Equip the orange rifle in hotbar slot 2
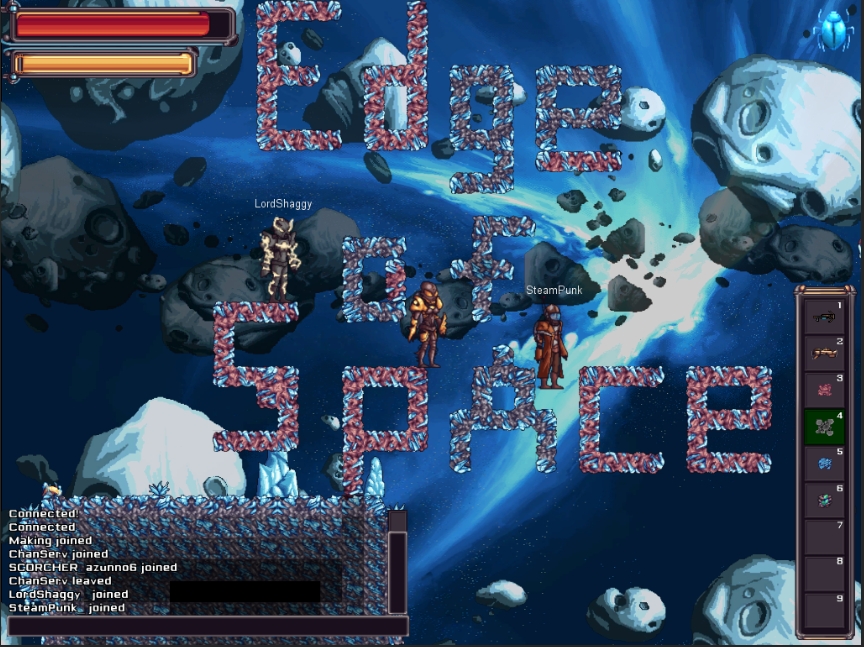The image size is (864, 647). [x=825, y=353]
